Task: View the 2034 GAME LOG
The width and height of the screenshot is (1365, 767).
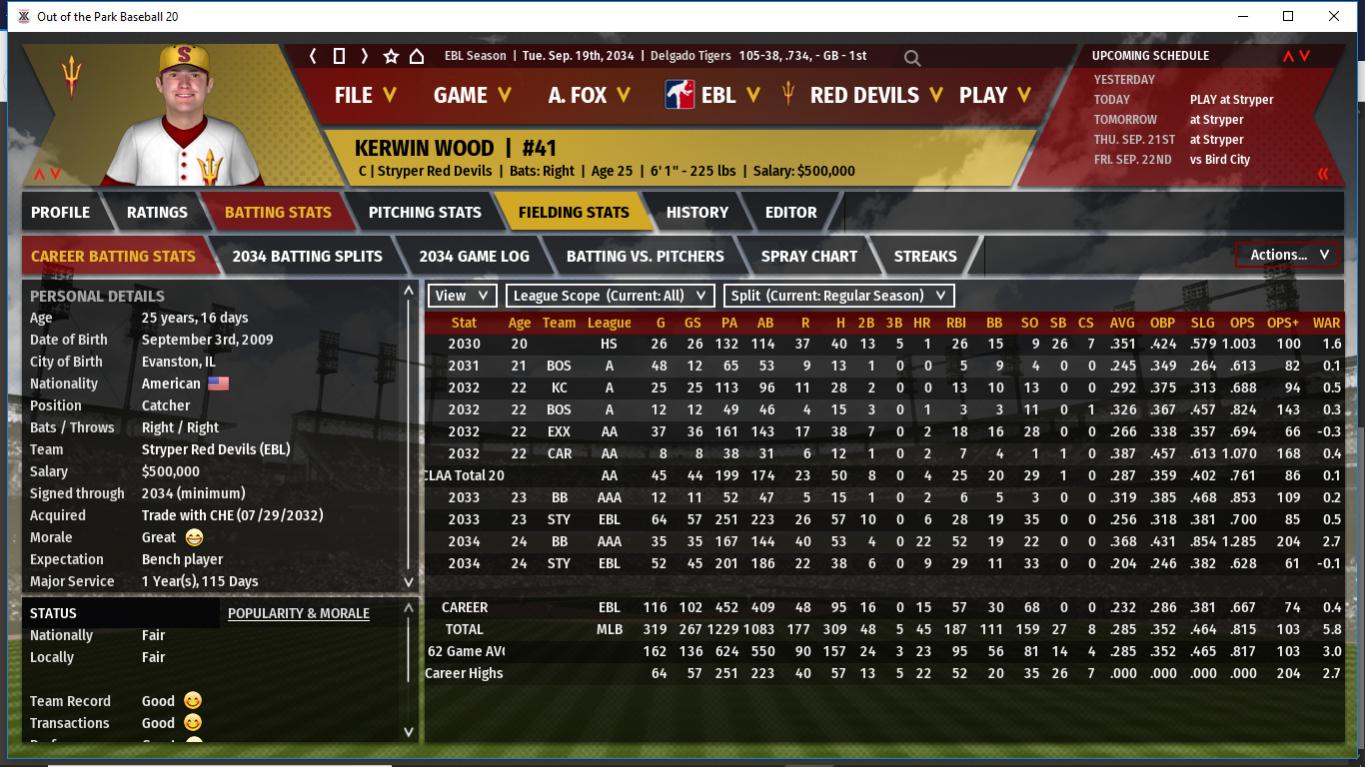Action: pos(474,256)
